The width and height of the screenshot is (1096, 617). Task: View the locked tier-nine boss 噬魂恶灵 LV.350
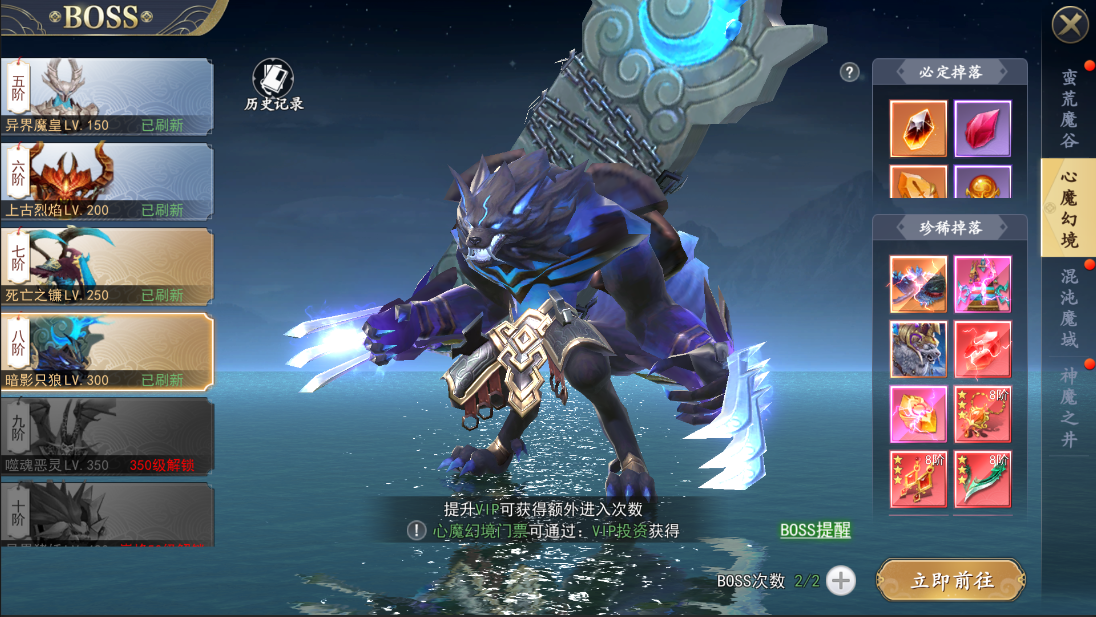pyautogui.click(x=107, y=437)
